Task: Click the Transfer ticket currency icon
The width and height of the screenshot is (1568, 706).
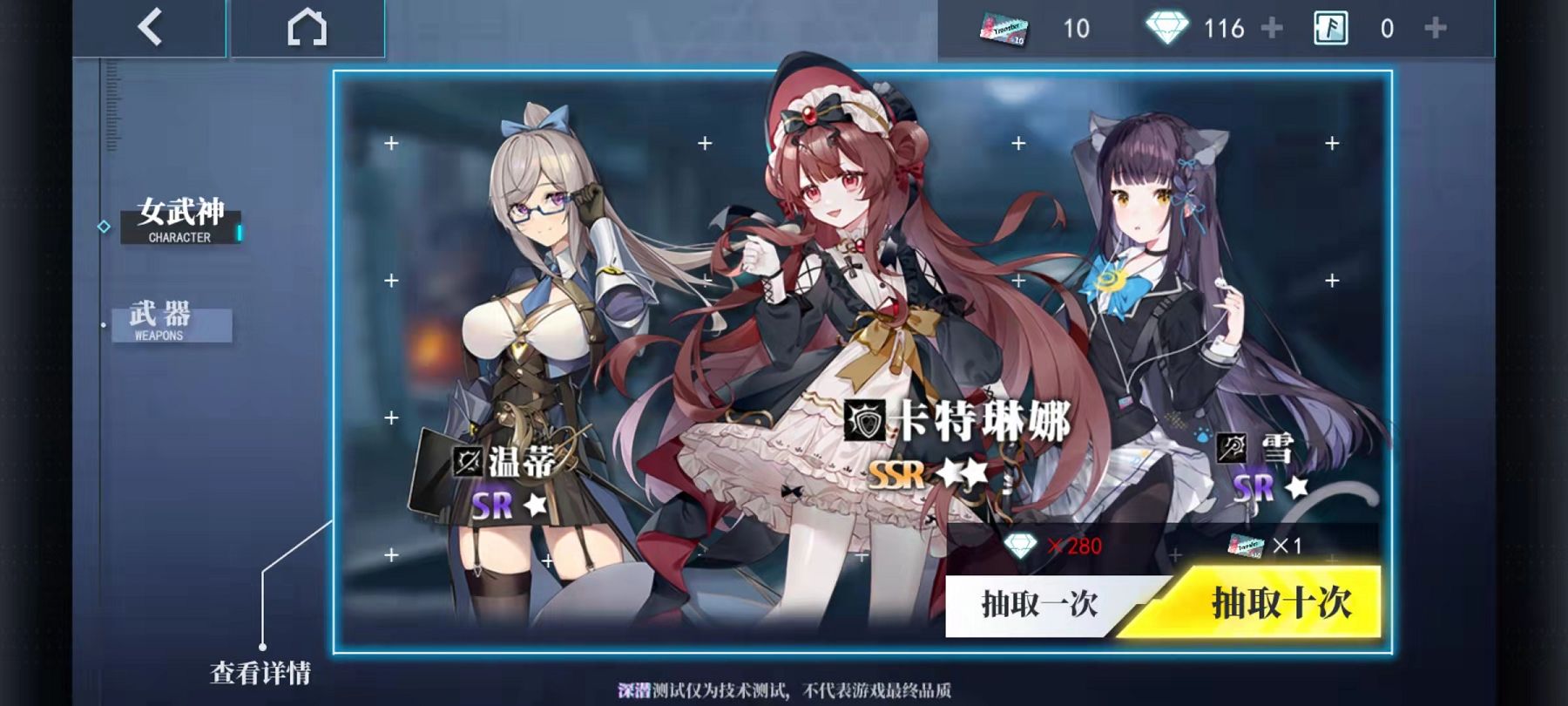Action: tap(1002, 28)
